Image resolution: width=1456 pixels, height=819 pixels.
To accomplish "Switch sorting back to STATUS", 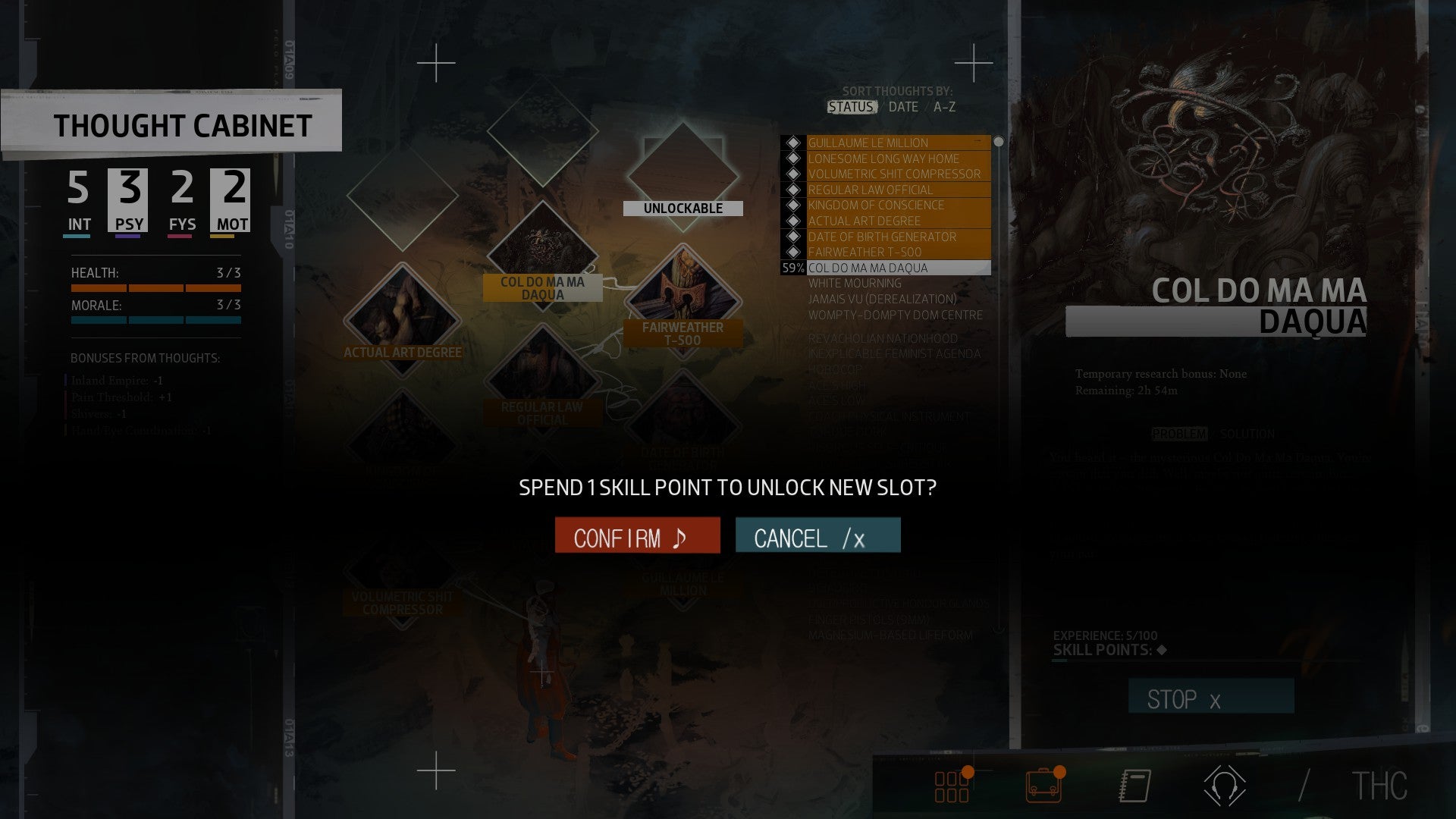I will [x=851, y=107].
